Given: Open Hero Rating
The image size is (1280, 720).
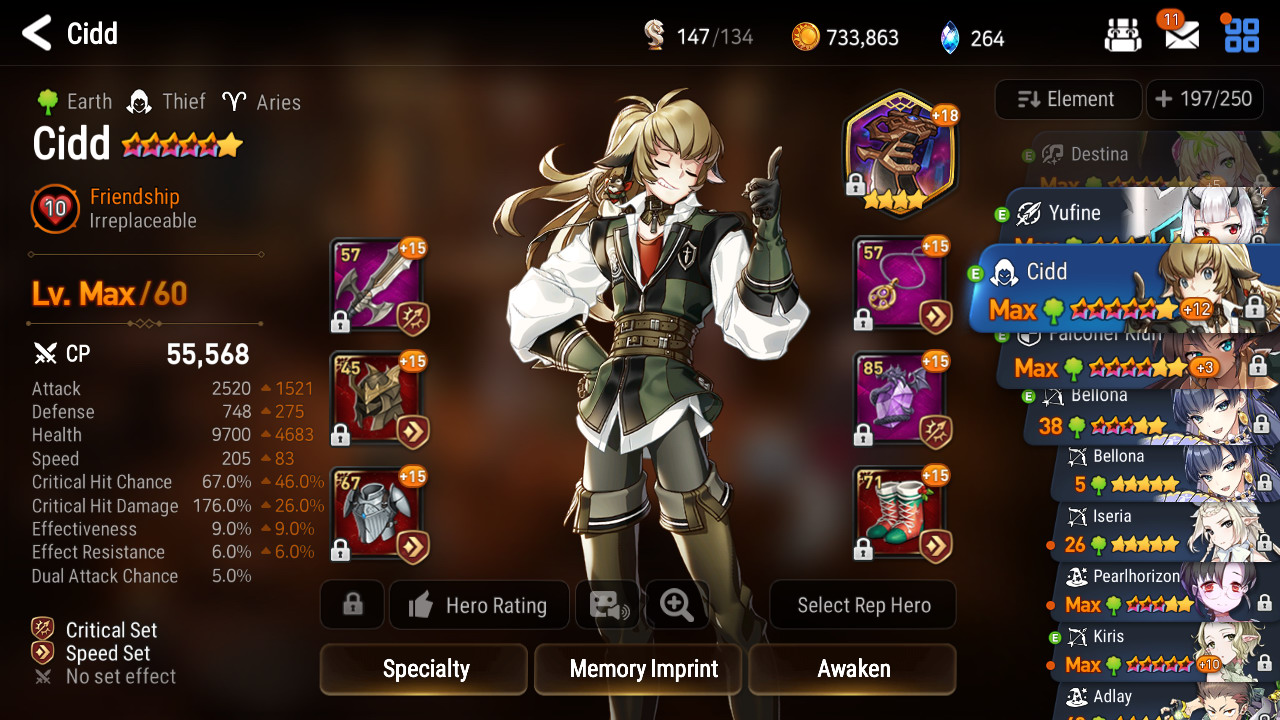Looking at the screenshot, I should click(479, 605).
